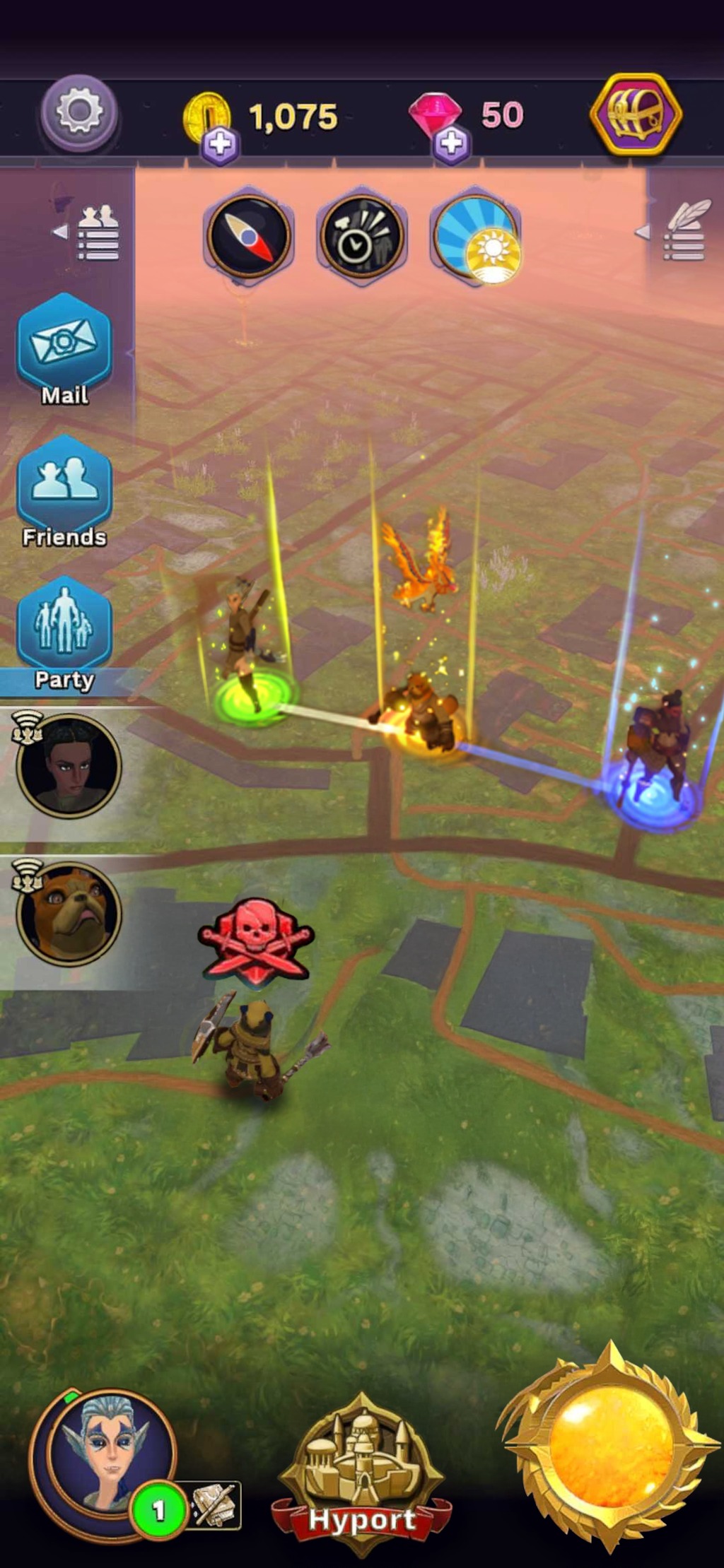Open the treasure chest shop

[636, 114]
